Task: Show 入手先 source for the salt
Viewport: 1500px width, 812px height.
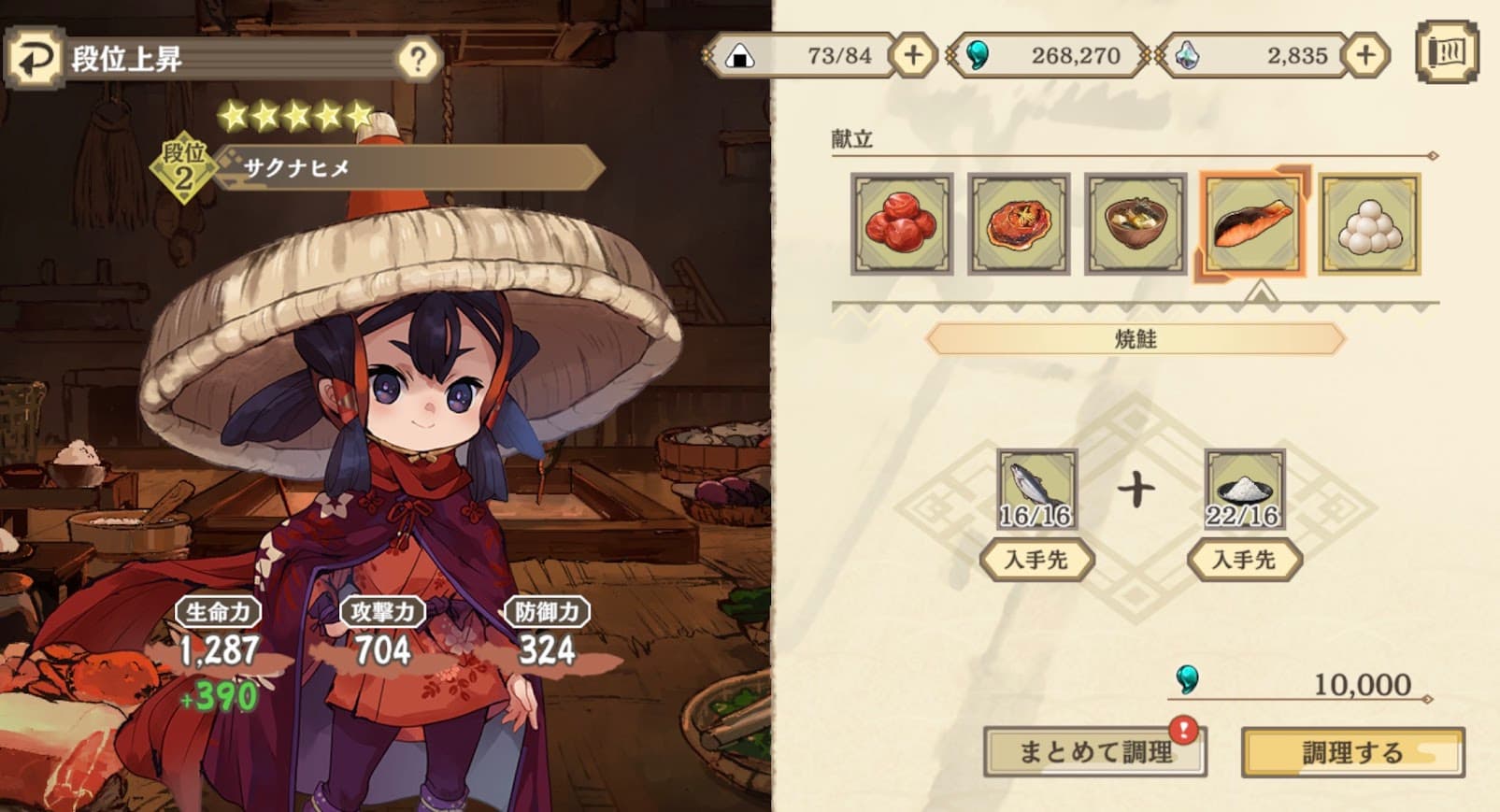Action: point(1244,560)
